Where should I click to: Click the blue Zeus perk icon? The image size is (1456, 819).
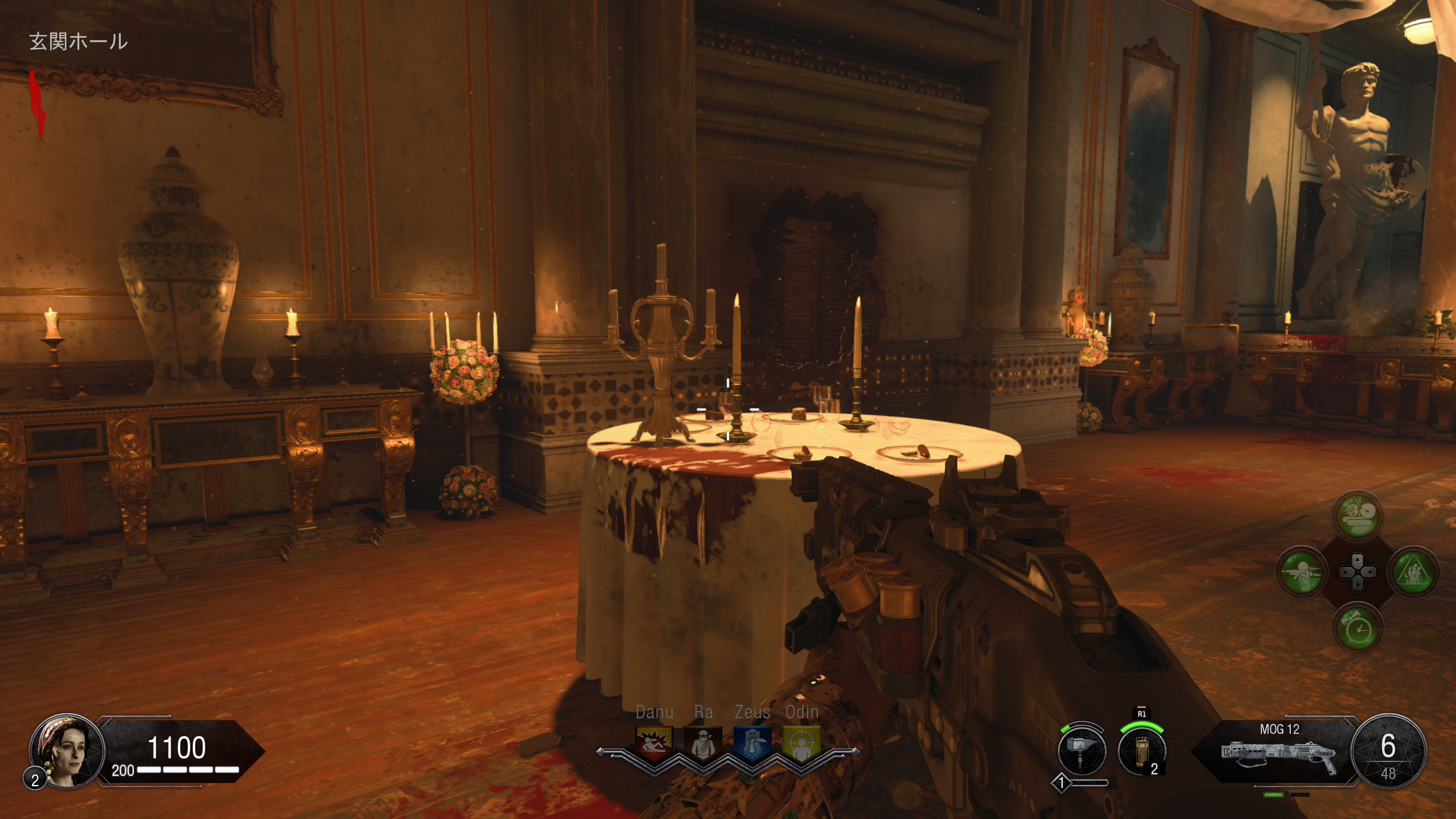(x=752, y=743)
